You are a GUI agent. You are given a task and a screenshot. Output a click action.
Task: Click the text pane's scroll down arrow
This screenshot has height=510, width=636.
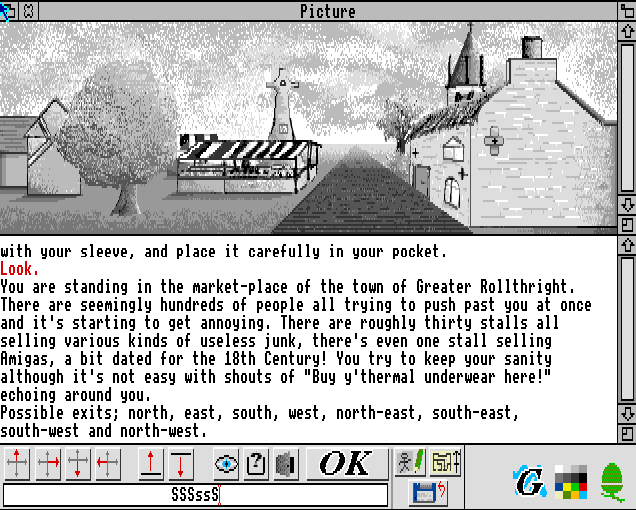(627, 413)
